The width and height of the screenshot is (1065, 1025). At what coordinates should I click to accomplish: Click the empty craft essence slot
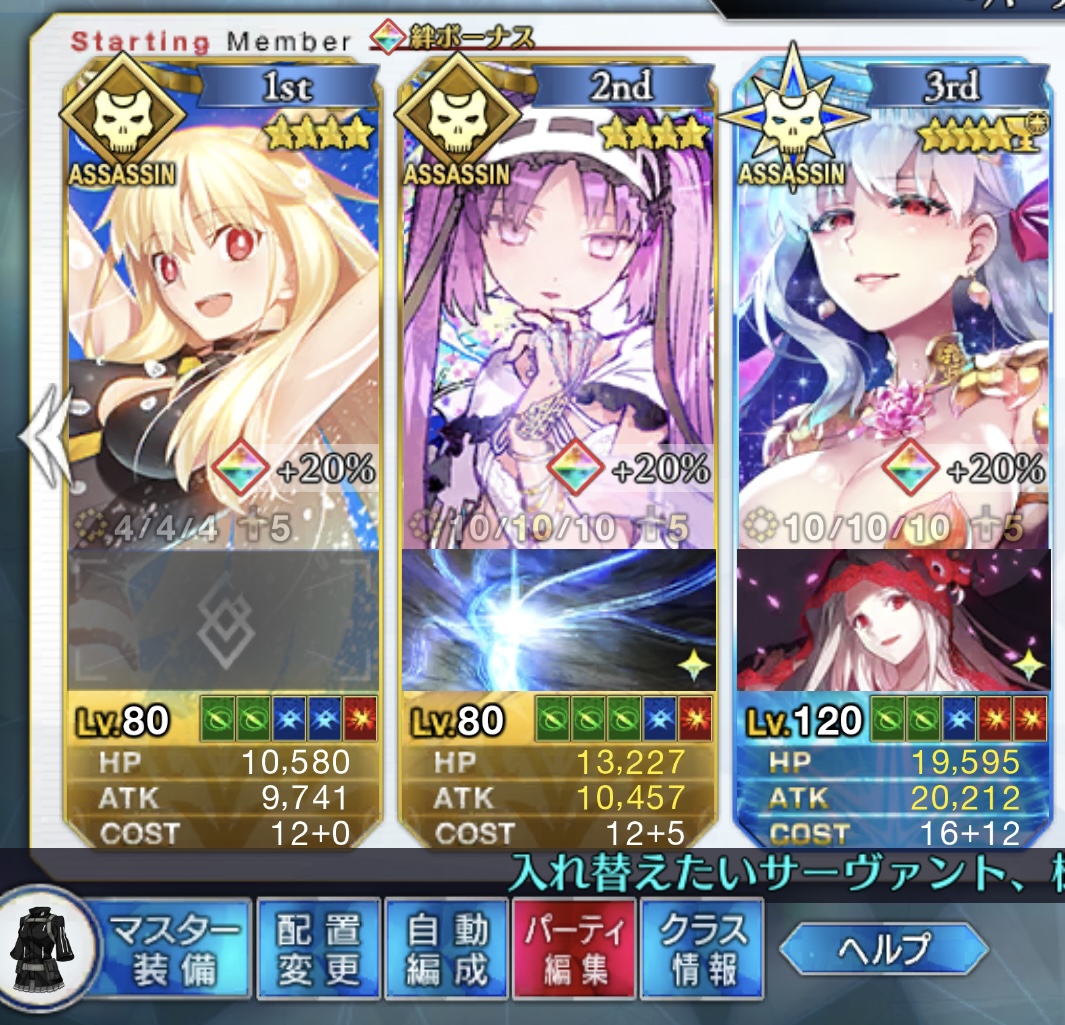coord(222,620)
